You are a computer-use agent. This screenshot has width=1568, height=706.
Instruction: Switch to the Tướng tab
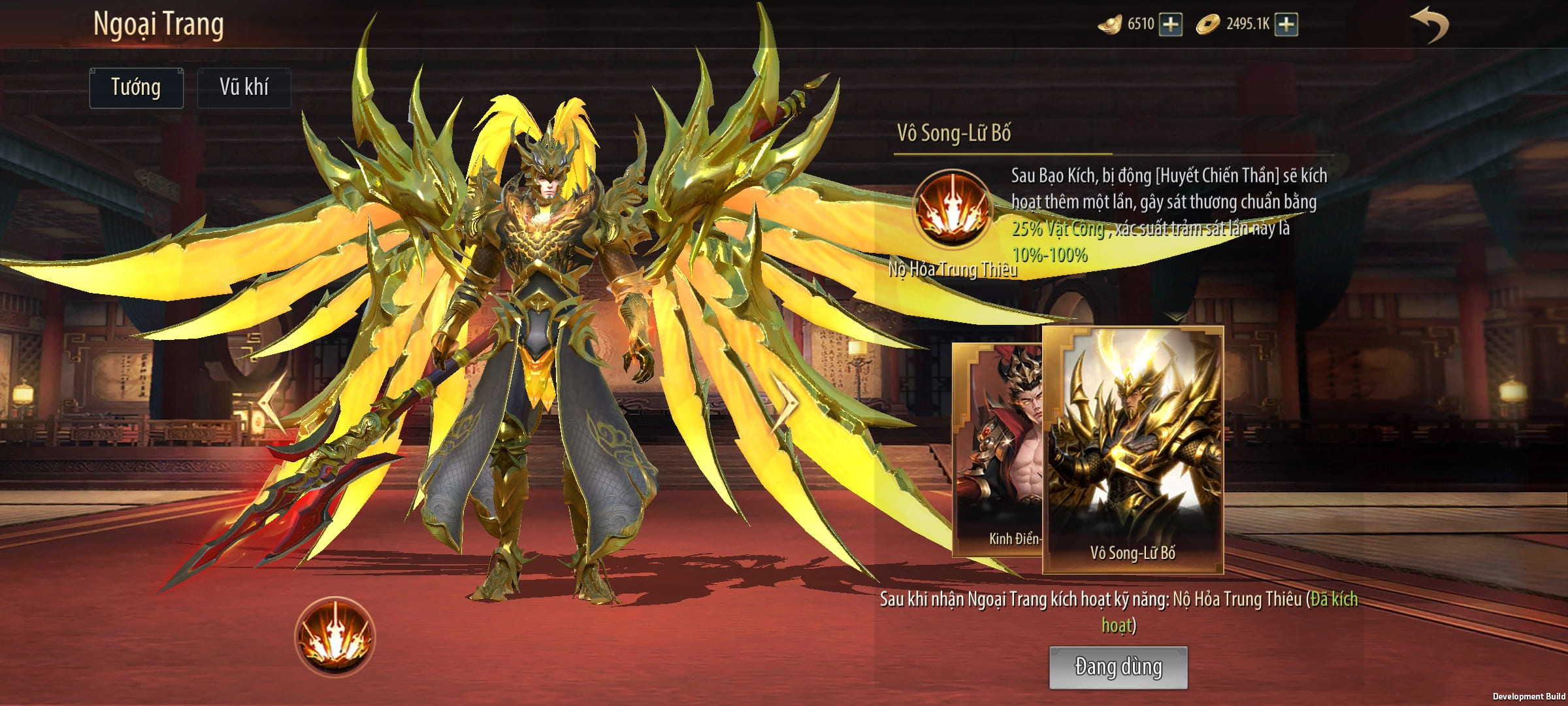[x=136, y=88]
